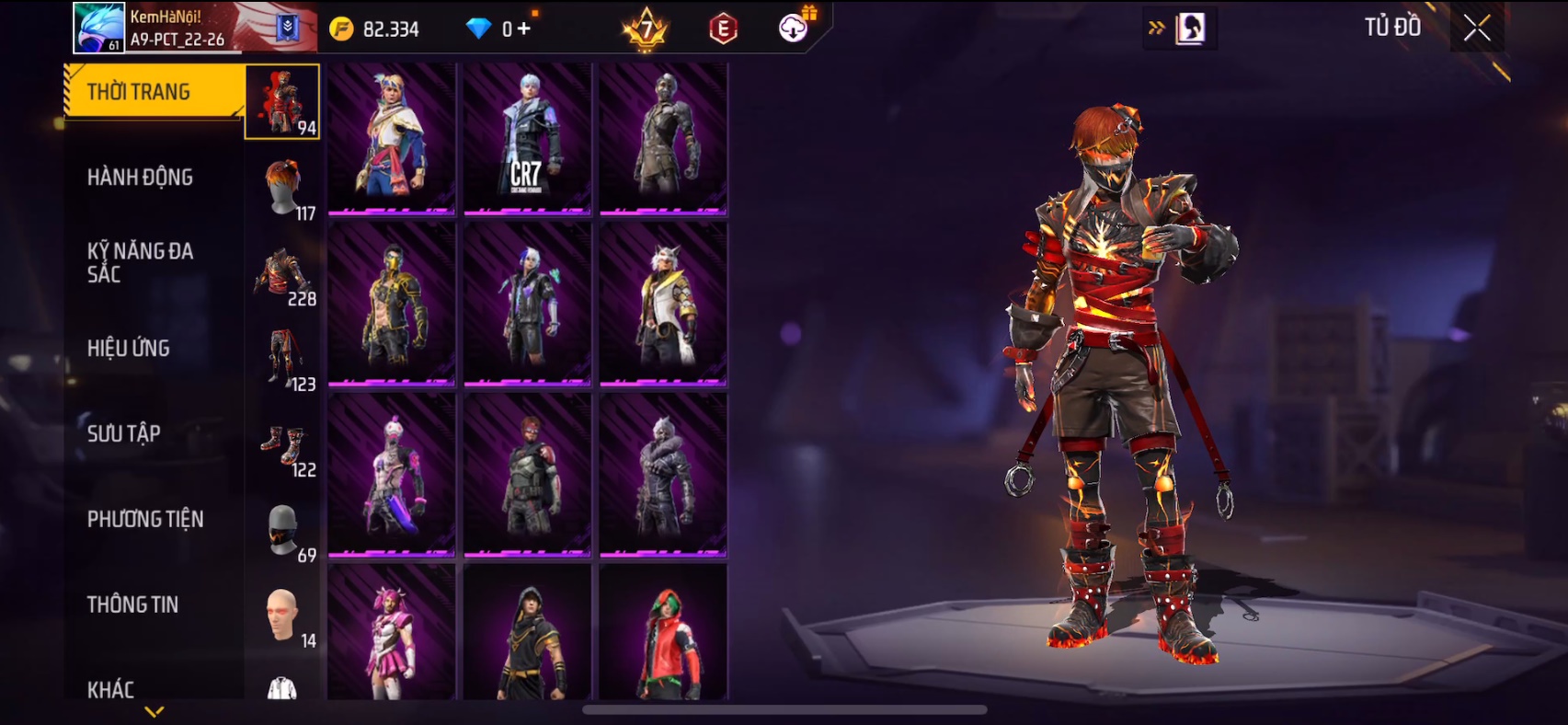Open the download cloud gift icon
The image size is (1568, 725).
coord(794,28)
